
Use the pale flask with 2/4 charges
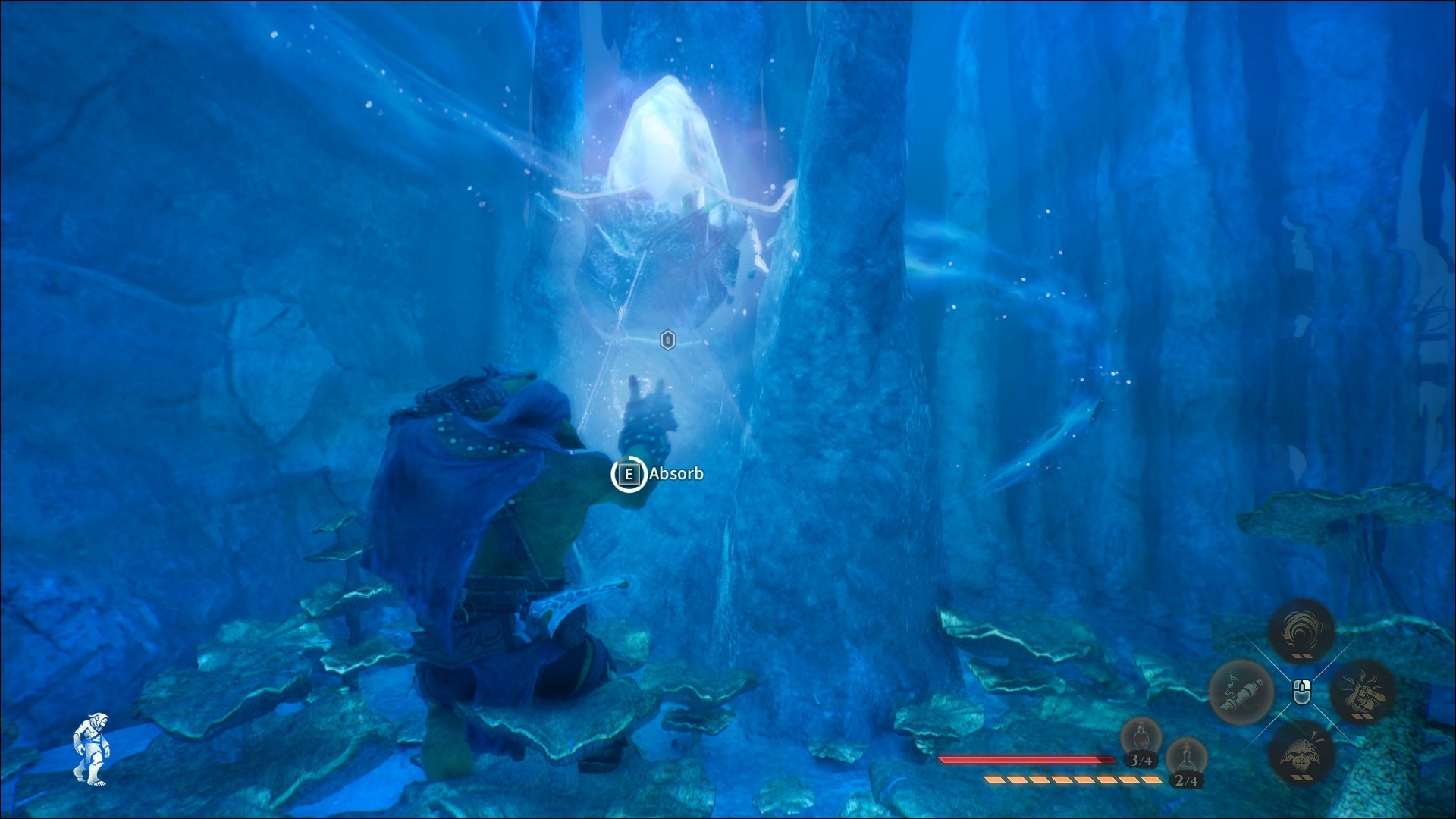(x=1185, y=758)
